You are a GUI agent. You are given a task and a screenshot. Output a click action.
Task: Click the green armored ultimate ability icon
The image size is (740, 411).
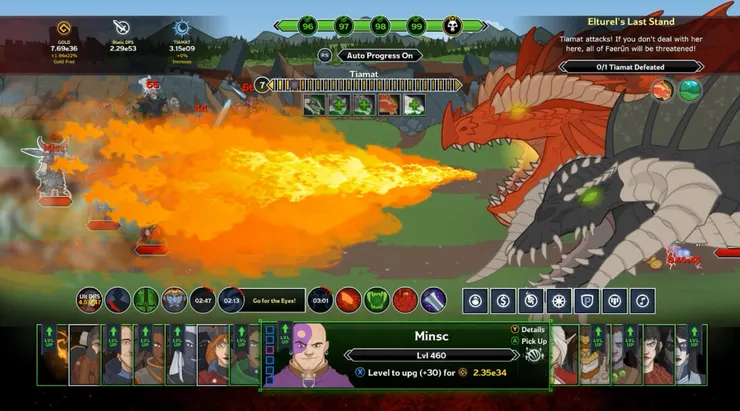[x=146, y=299]
